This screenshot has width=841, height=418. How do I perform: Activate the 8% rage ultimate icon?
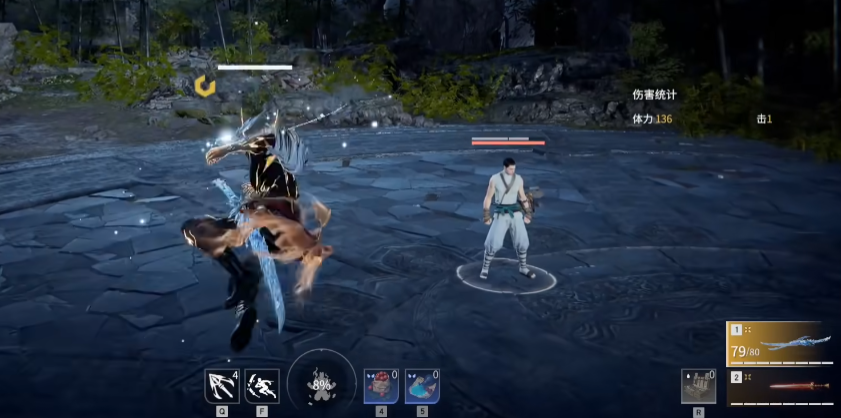point(322,385)
